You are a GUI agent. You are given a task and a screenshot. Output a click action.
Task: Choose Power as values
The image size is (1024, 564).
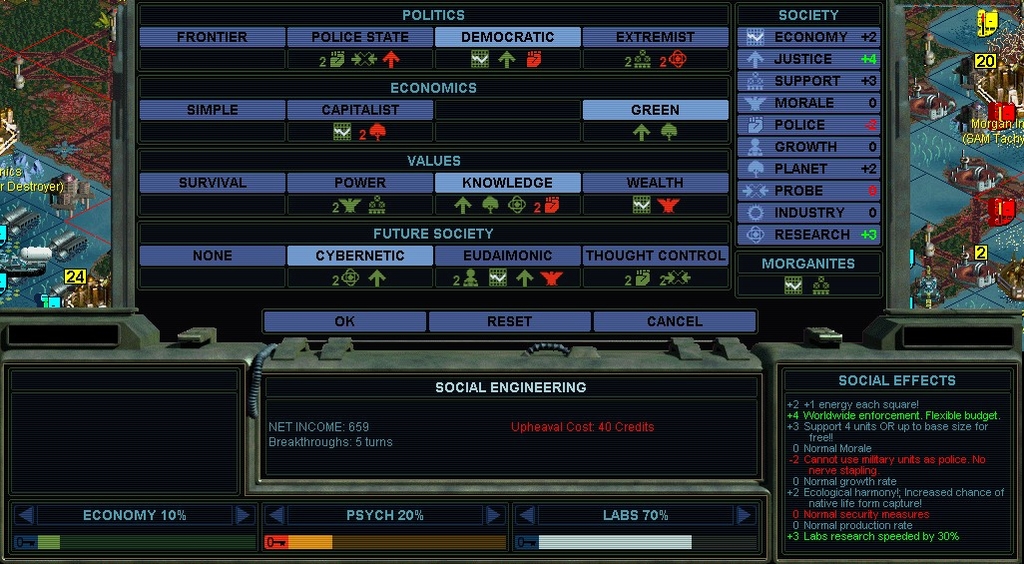pyautogui.click(x=360, y=183)
